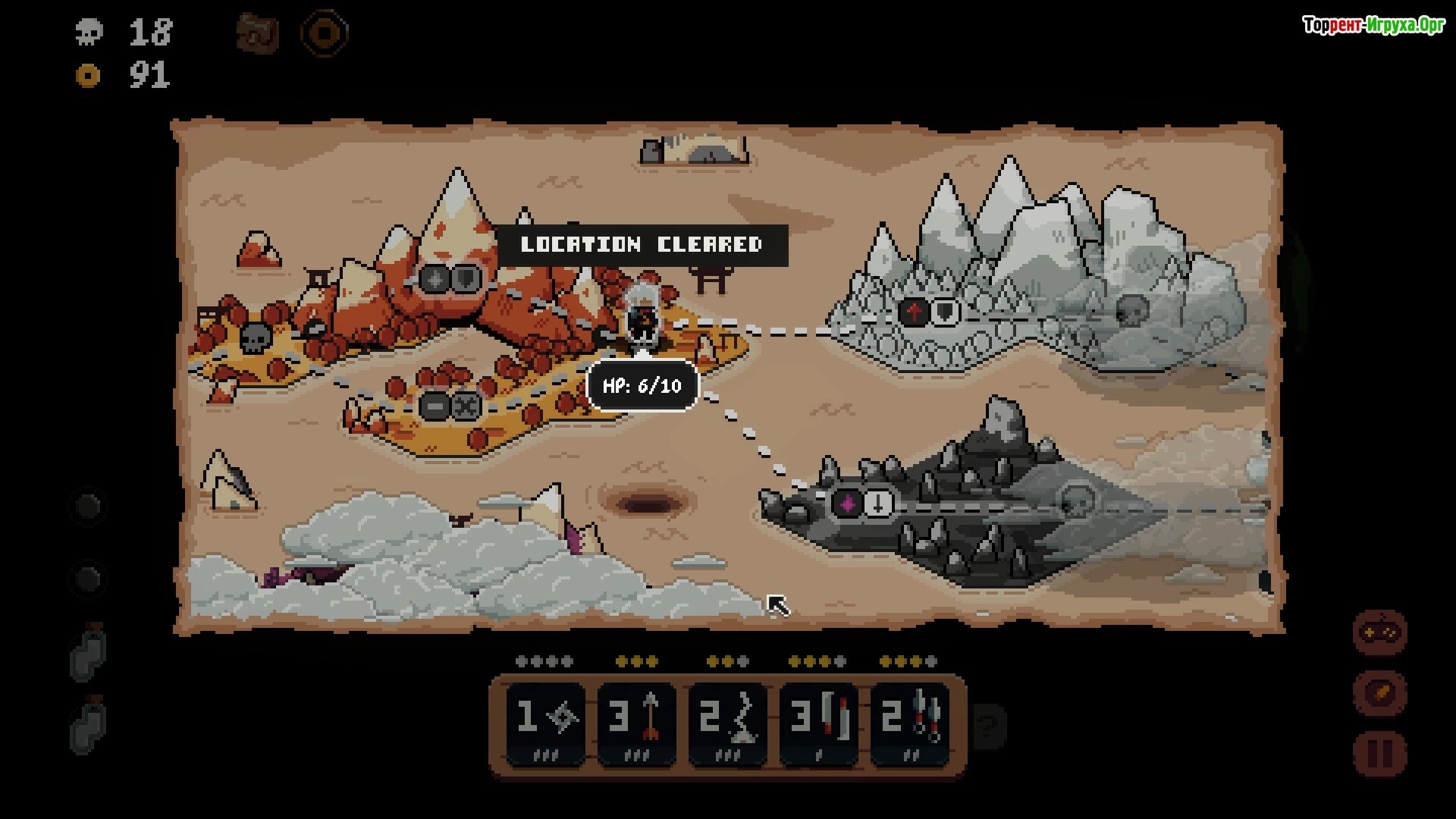The height and width of the screenshot is (819, 1456).
Task: Click the ring icon beside the map scroll
Action: 325,33
